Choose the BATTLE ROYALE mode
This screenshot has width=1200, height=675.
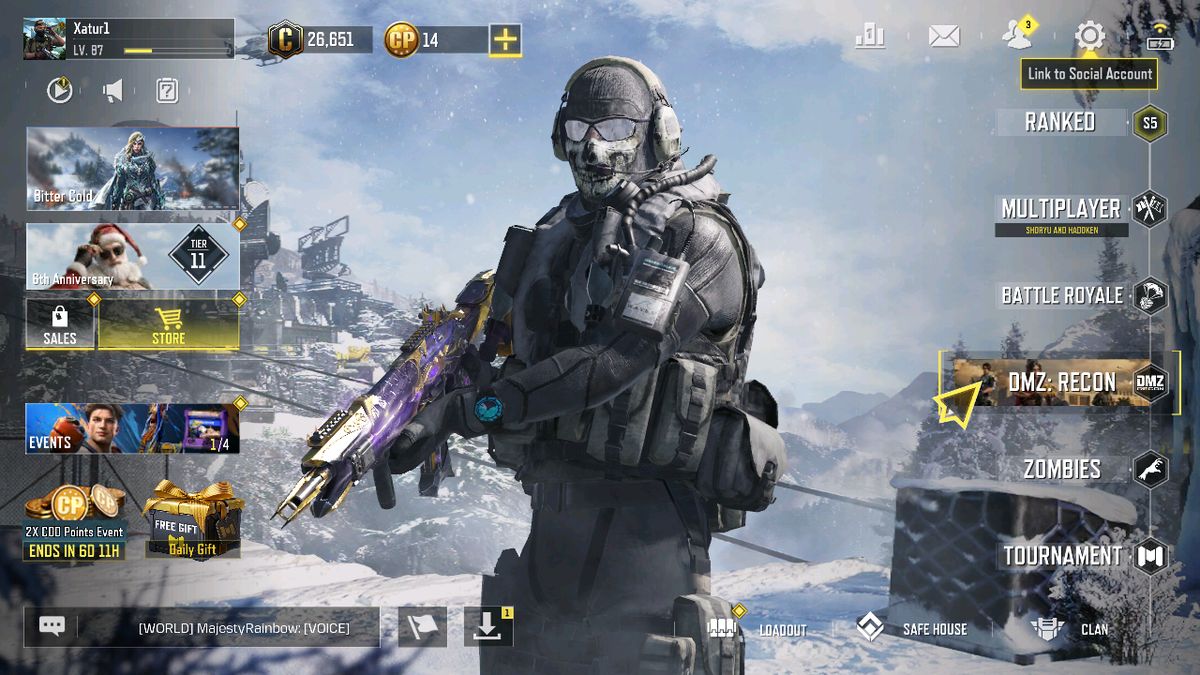click(x=1062, y=295)
